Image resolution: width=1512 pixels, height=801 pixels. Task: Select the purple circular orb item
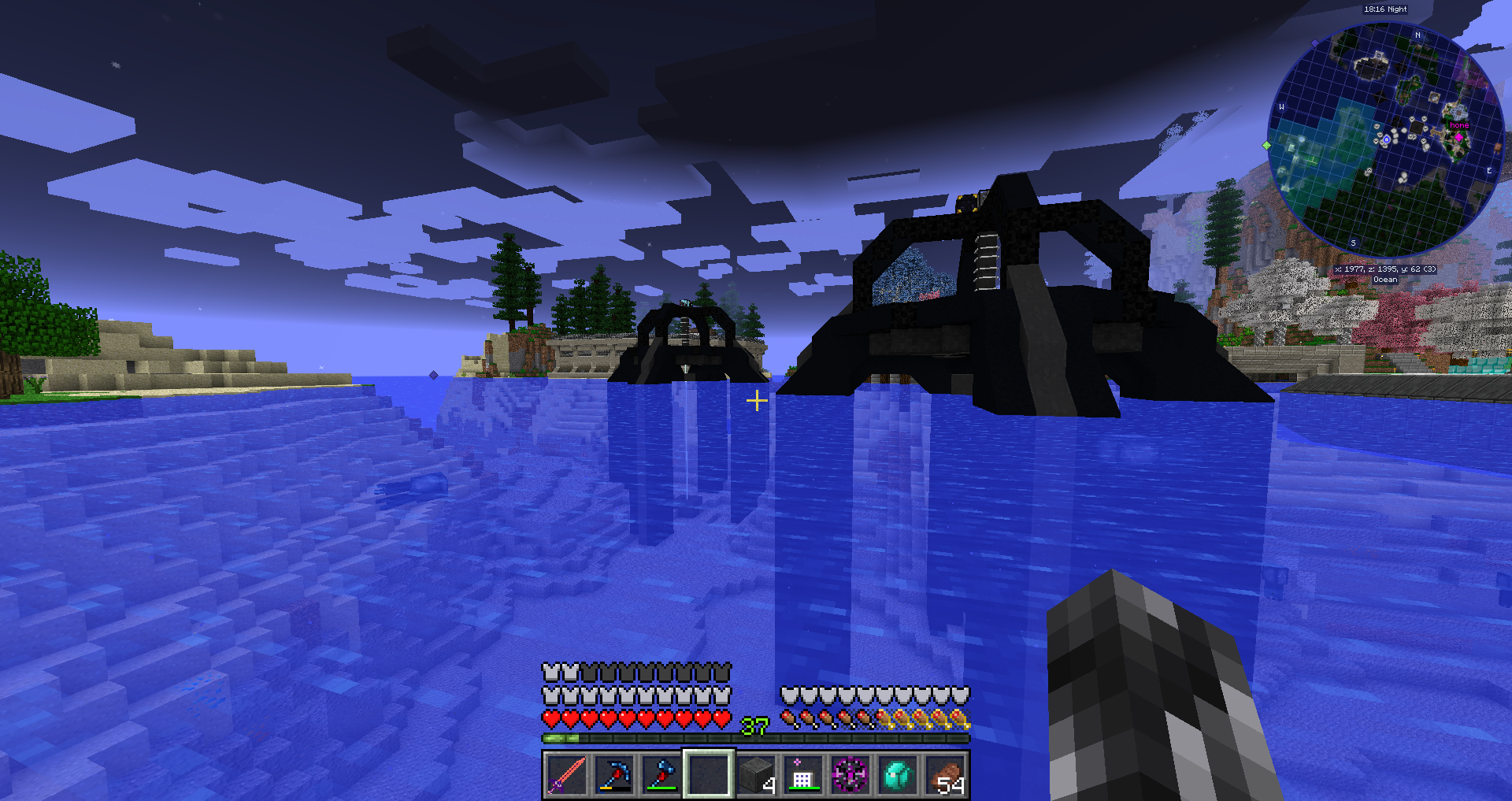(850, 774)
